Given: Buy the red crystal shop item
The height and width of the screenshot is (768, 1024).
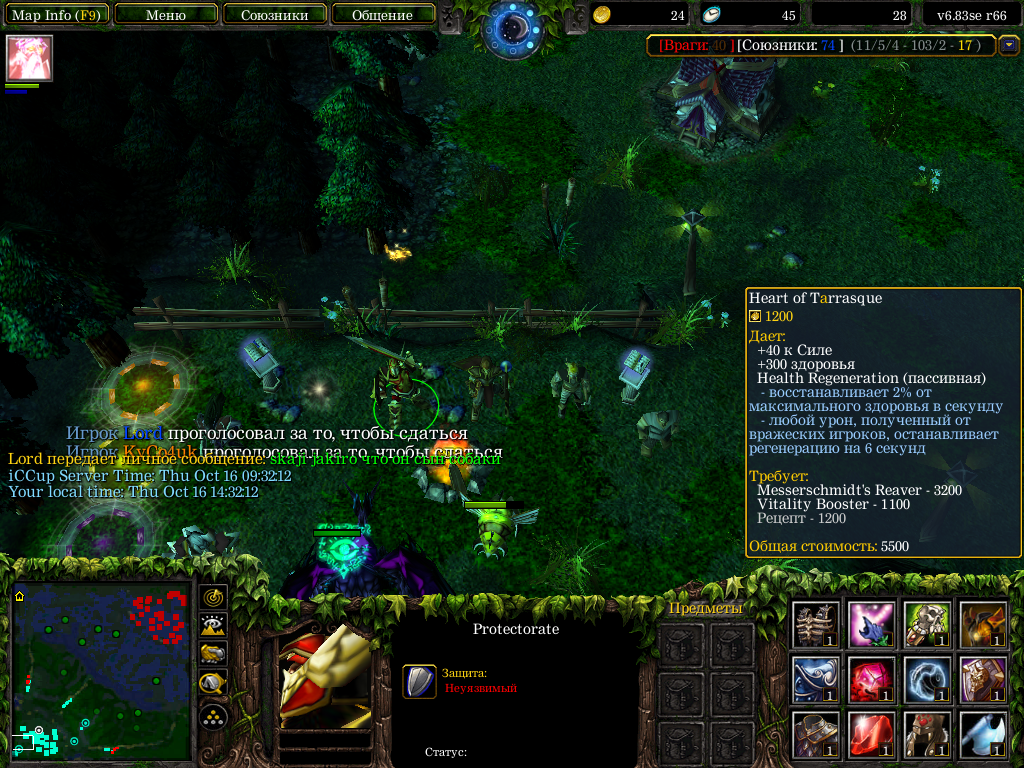Looking at the screenshot, I should tap(871, 734).
